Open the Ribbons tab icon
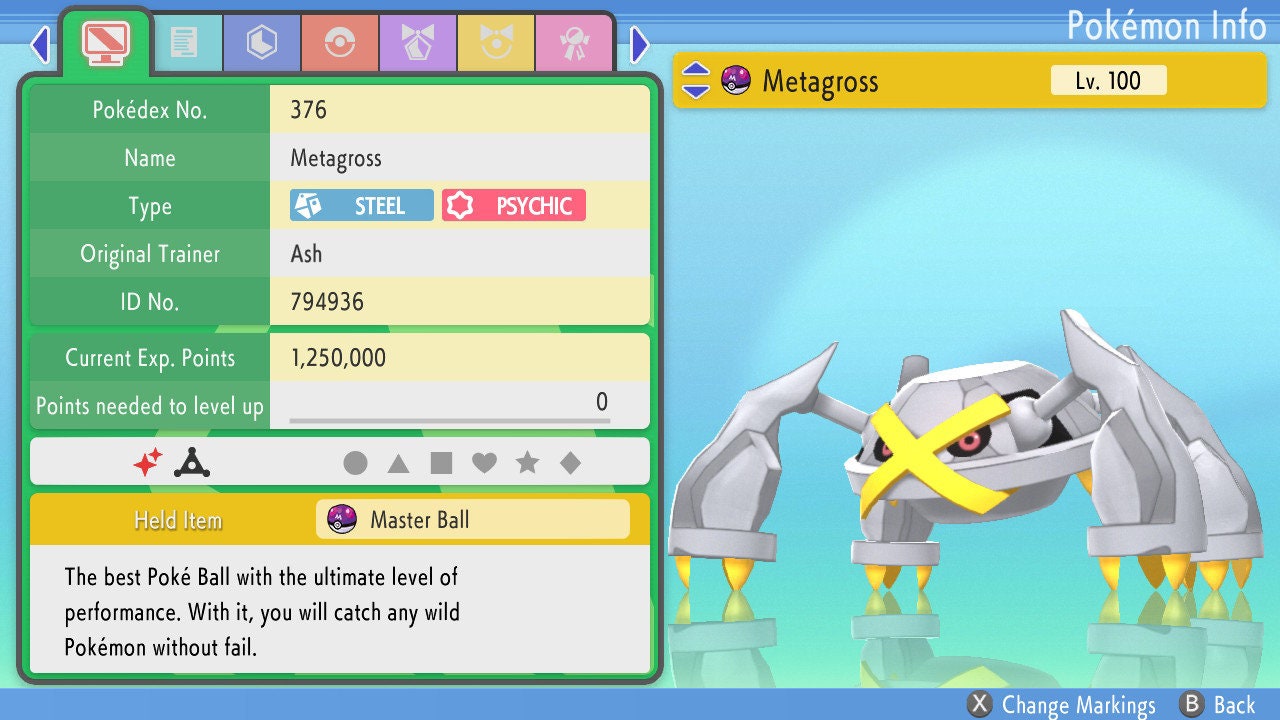This screenshot has height=720, width=1280. (575, 42)
